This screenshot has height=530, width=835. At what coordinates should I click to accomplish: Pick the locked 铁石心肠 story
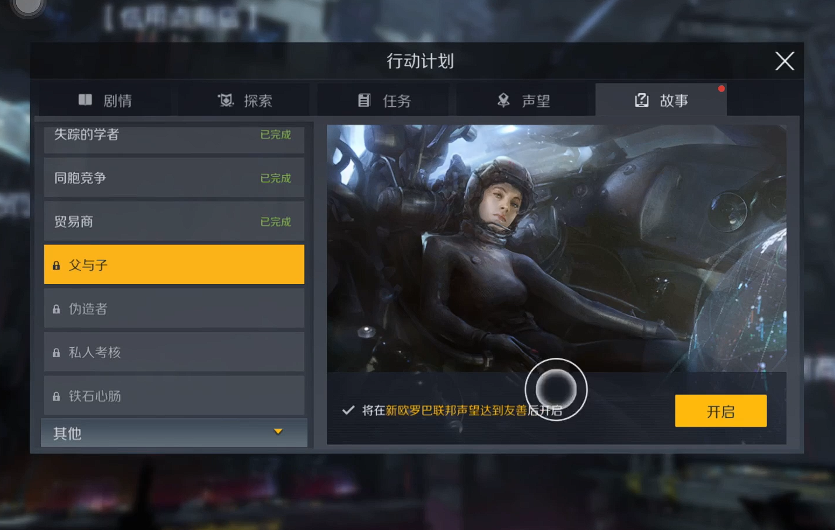(x=173, y=396)
